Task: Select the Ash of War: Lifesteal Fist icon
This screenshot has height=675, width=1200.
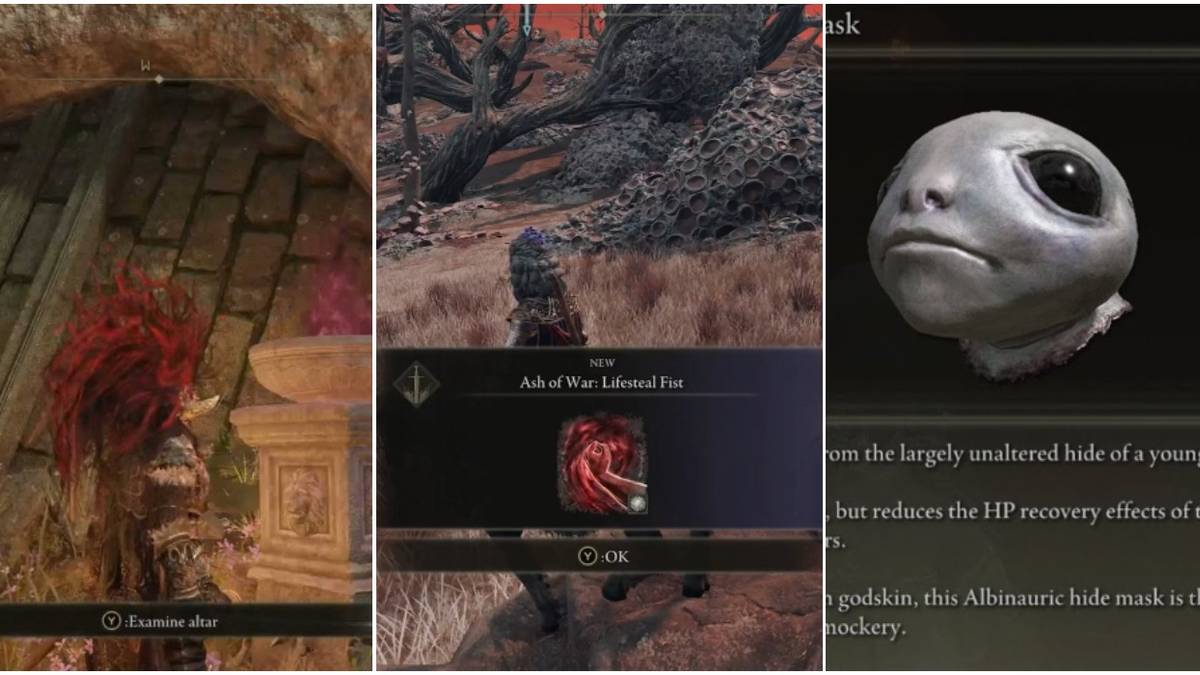Action: 601,465
